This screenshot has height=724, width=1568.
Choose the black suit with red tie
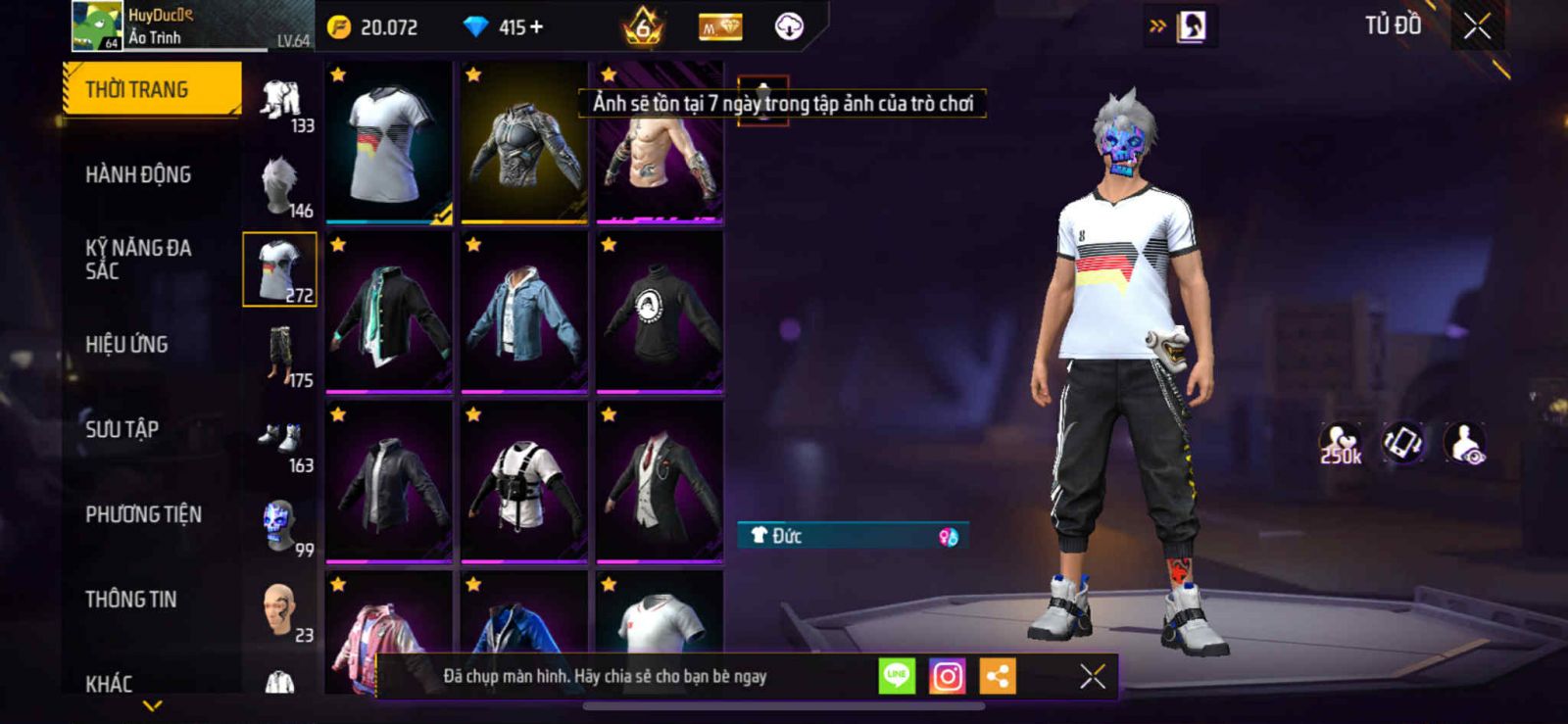point(660,481)
